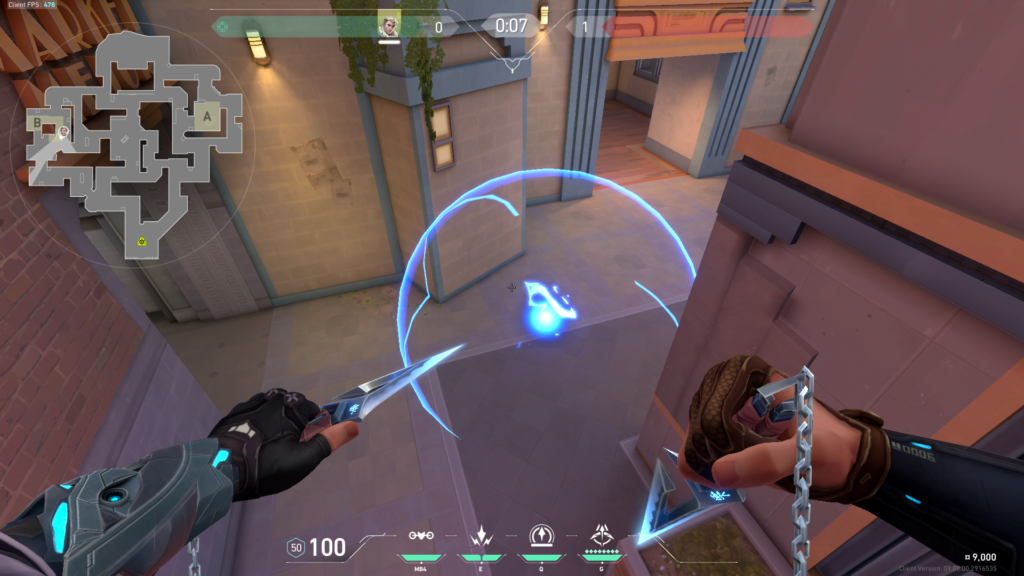Viewport: 1024px width, 576px height.
Task: Activate the Blade Storm ultimate icon
Action: pyautogui.click(x=602, y=535)
